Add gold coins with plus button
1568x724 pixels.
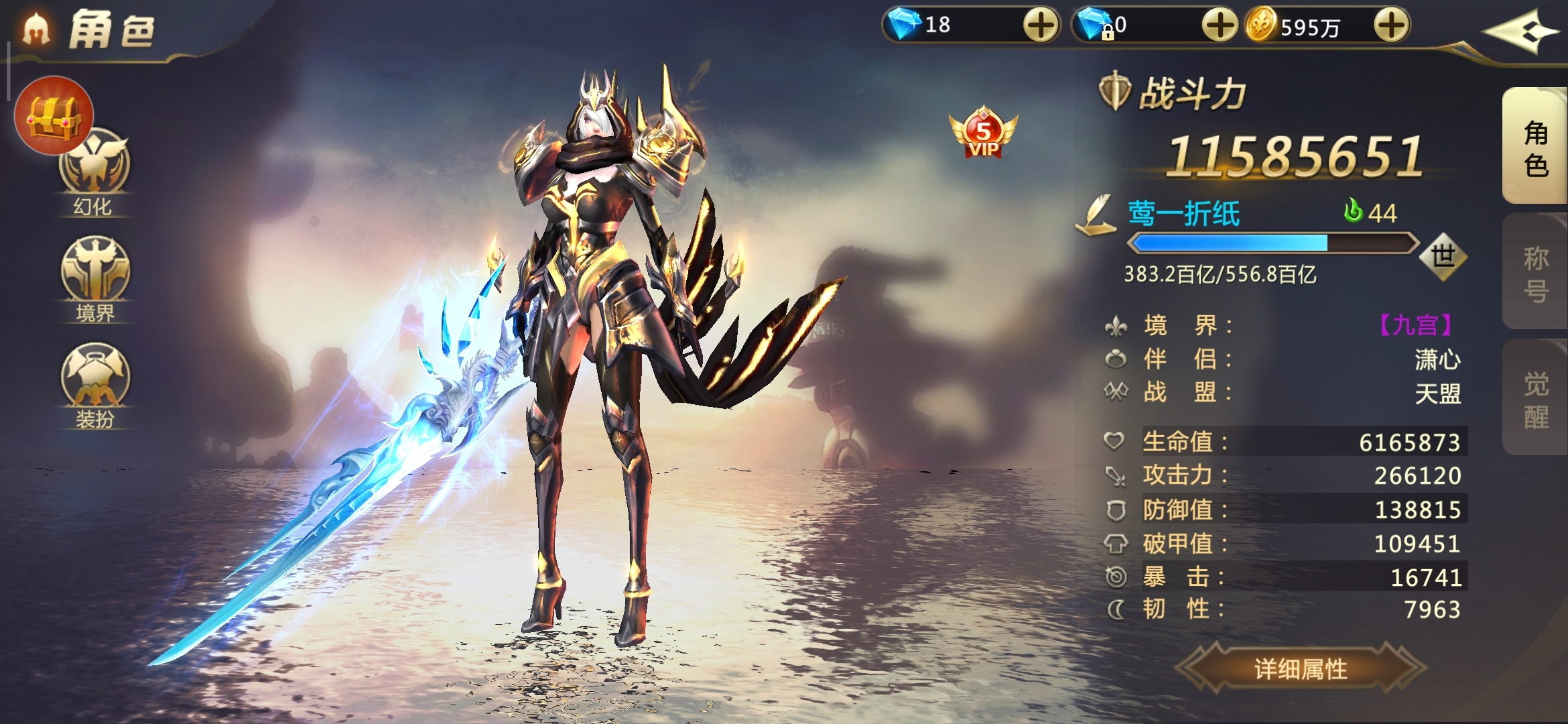tap(1392, 26)
